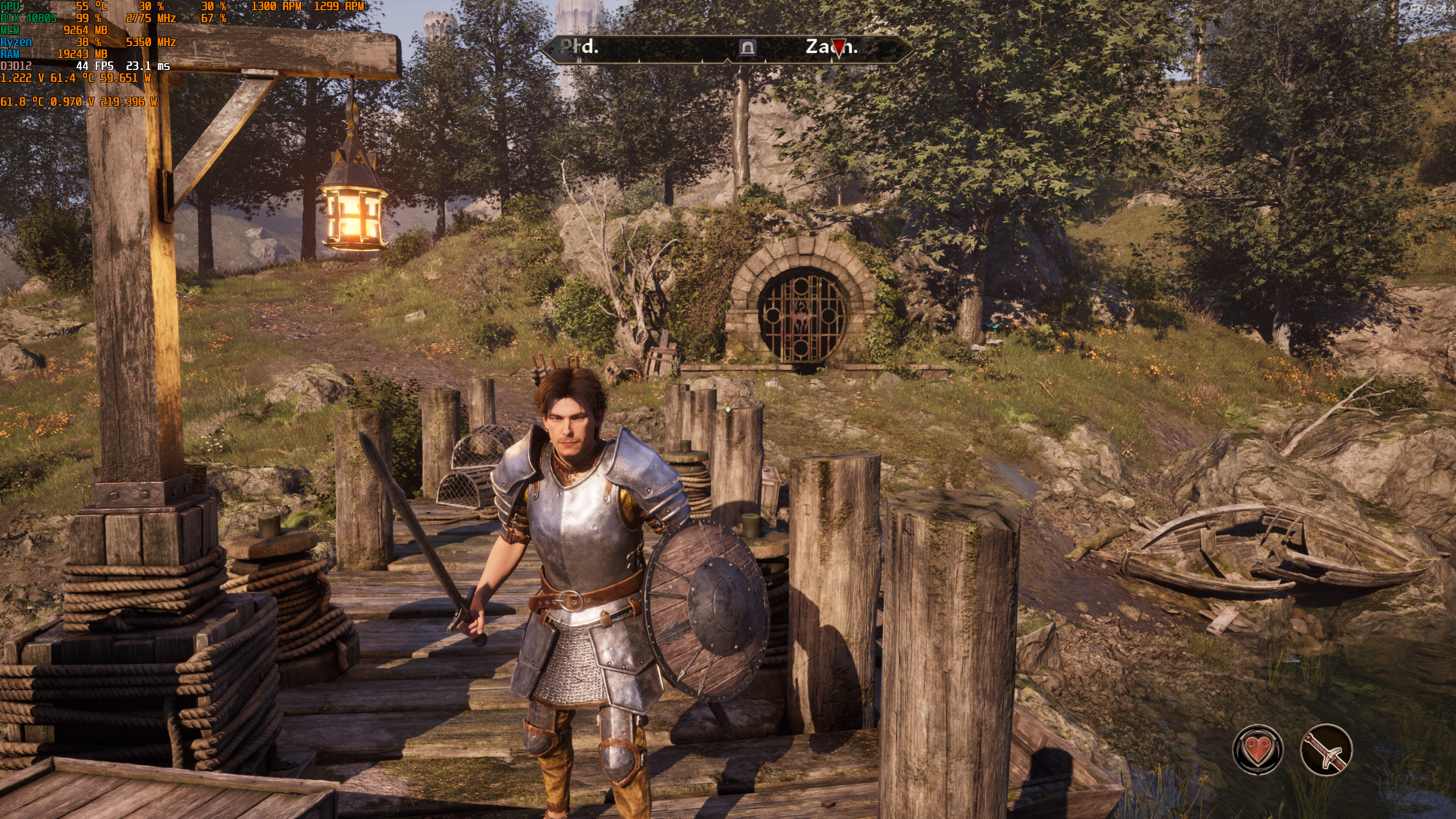1456x819 pixels.
Task: Click the heart spell icon
Action: coord(1258,750)
